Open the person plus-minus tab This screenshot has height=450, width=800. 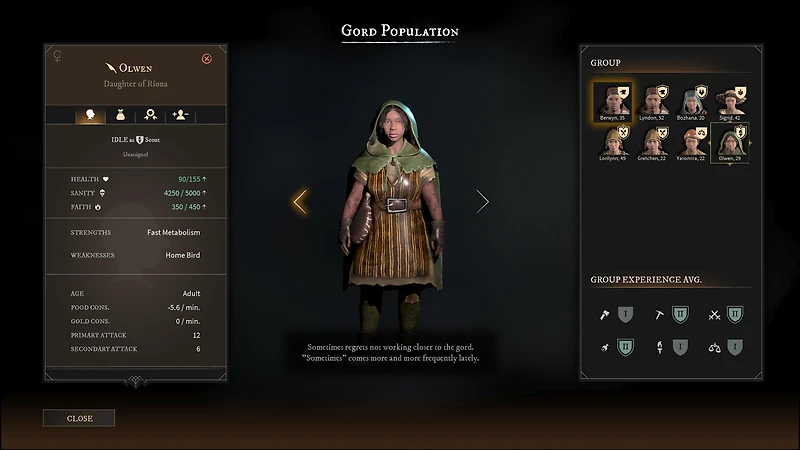(x=180, y=116)
